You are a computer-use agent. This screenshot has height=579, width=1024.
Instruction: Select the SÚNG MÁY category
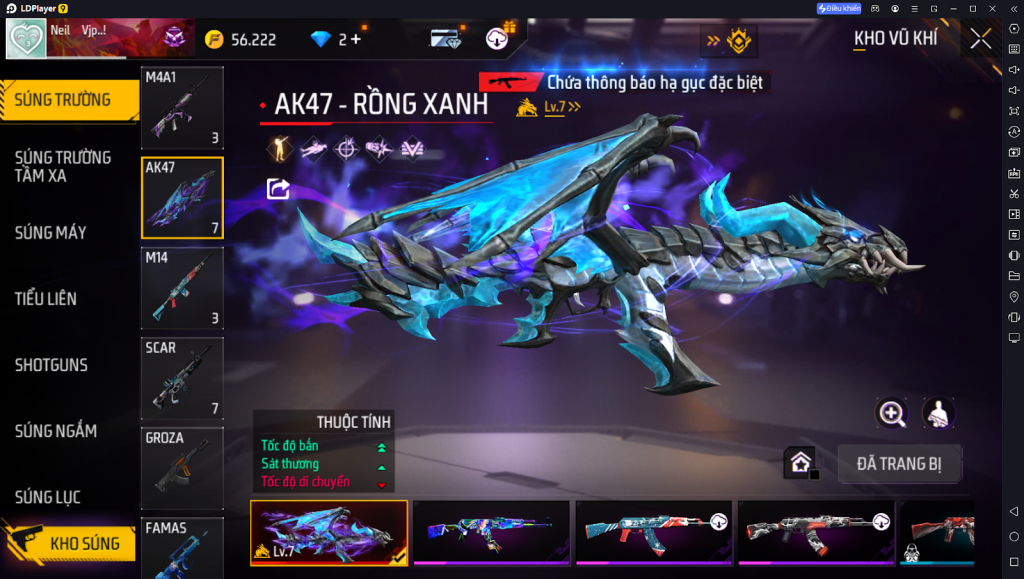pyautogui.click(x=51, y=233)
